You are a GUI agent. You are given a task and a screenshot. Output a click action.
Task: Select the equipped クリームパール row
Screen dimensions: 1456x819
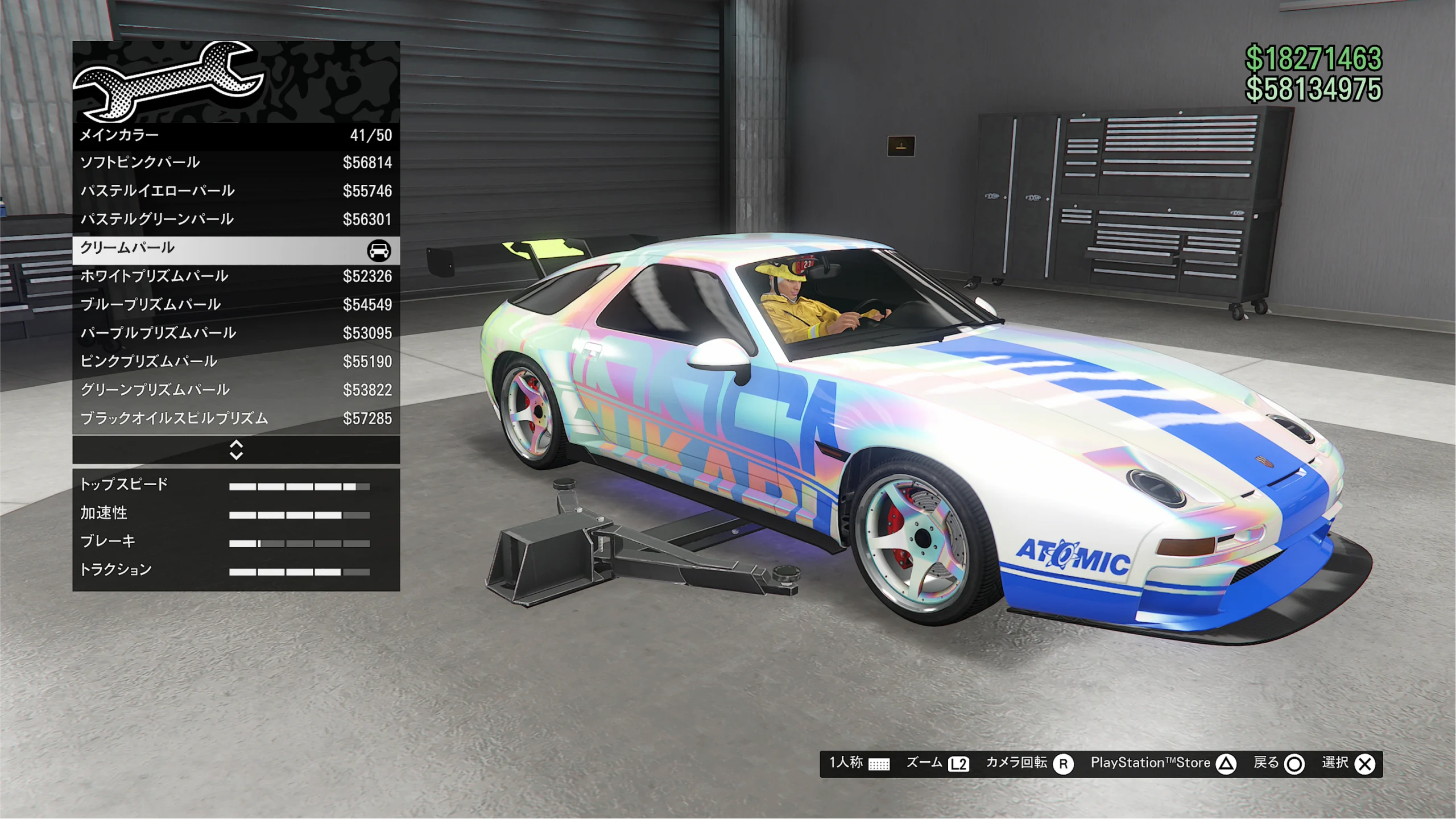click(236, 249)
